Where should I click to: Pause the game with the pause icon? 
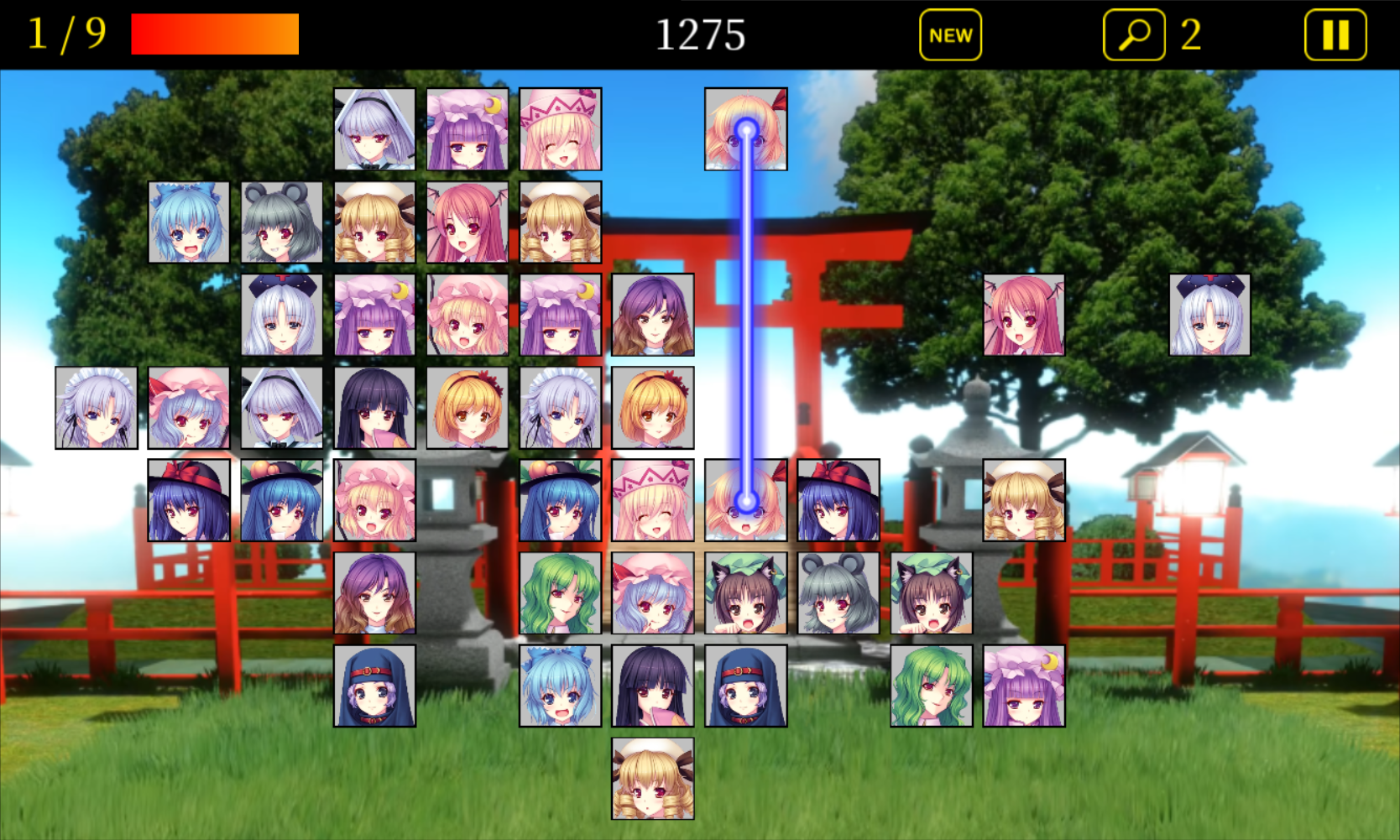coord(1333,35)
